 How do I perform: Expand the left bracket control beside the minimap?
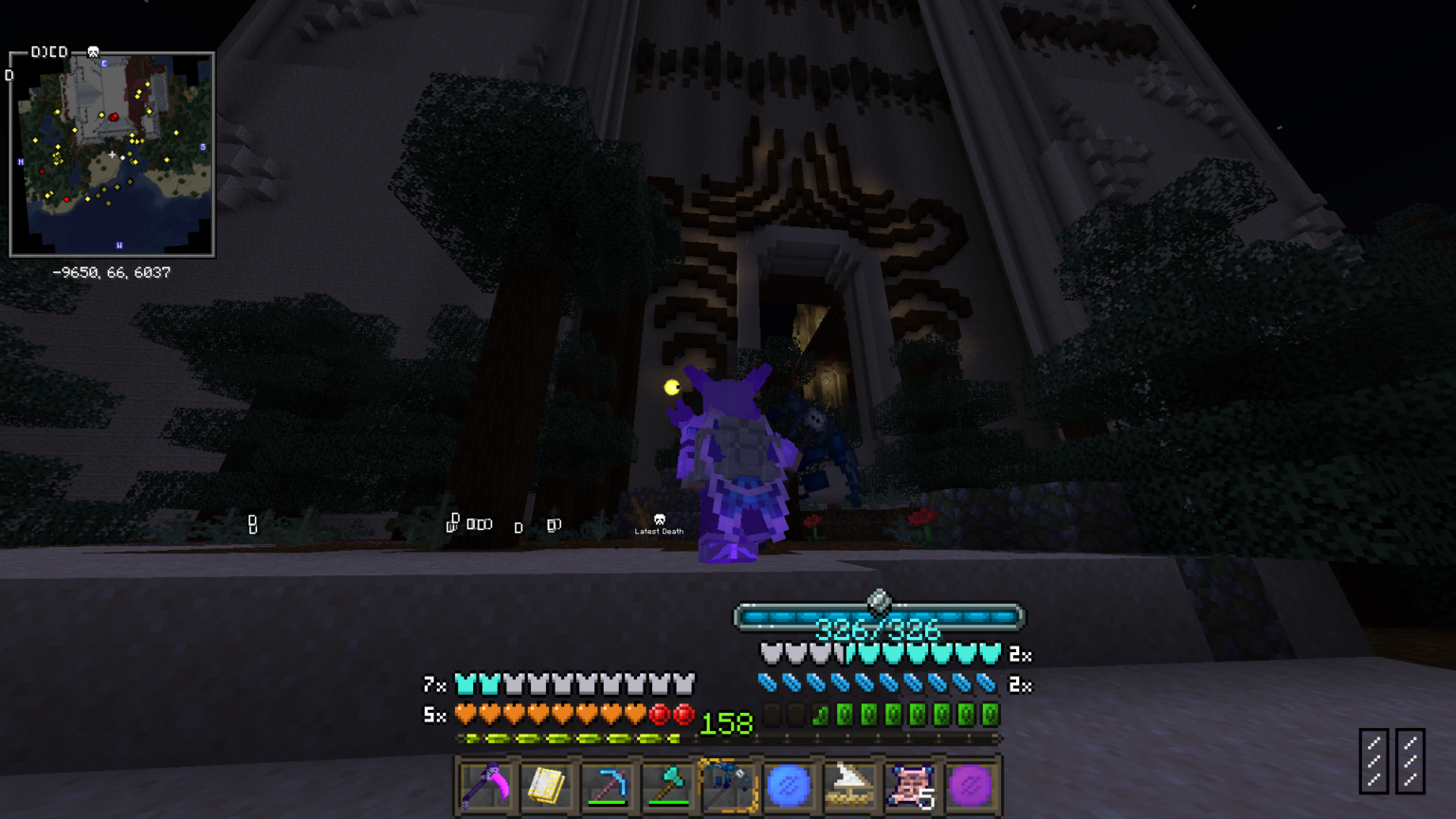(x=9, y=73)
